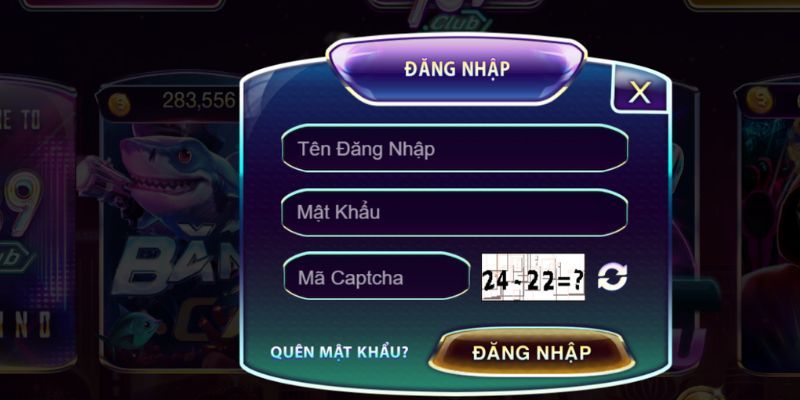The height and width of the screenshot is (400, 800).
Task: Select the Mật Khẩu password field
Action: coord(455,212)
